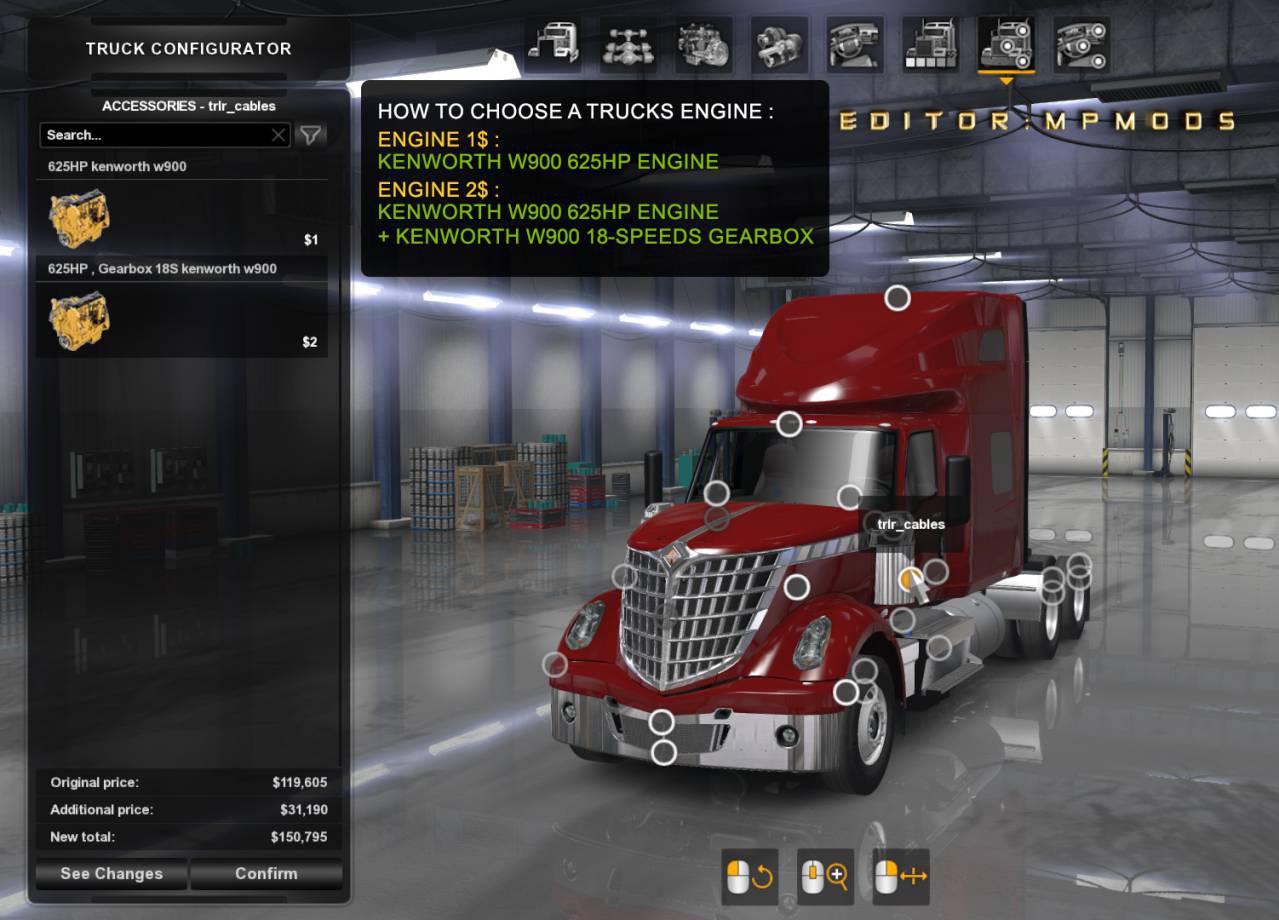
Task: Switch to the truck cabin tab
Action: (552, 45)
